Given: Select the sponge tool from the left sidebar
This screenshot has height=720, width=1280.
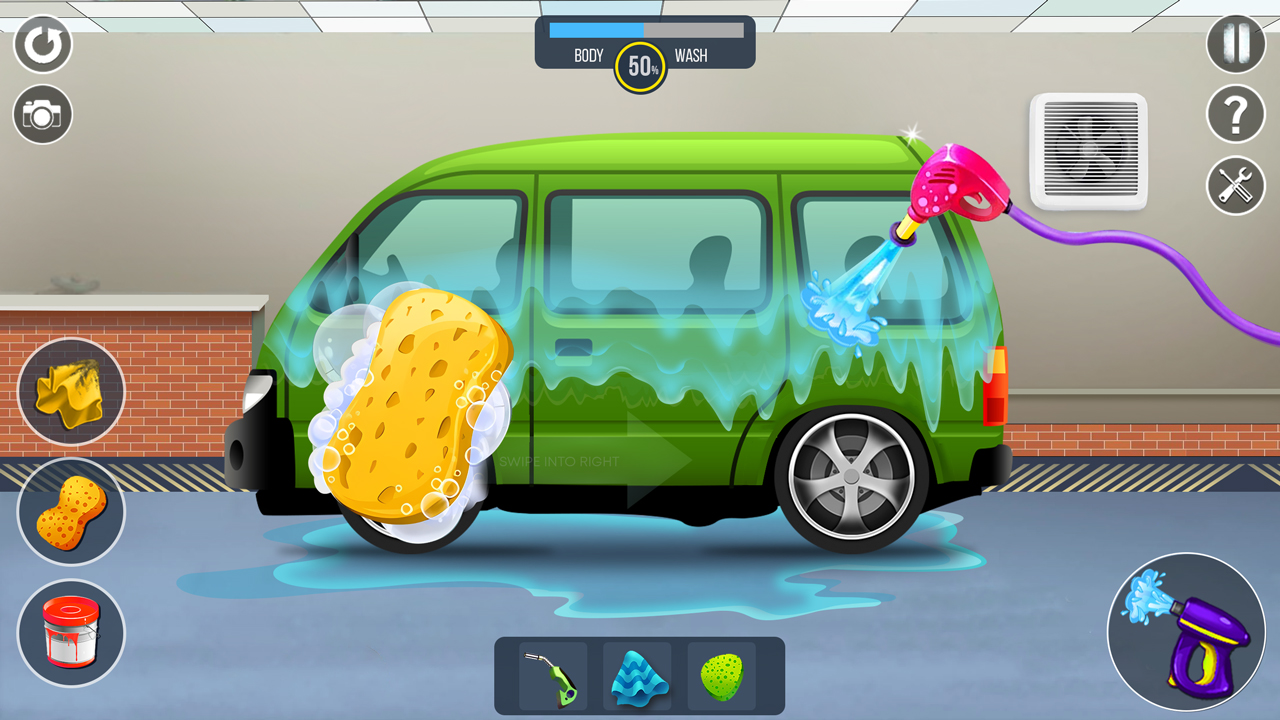Looking at the screenshot, I should [x=70, y=511].
